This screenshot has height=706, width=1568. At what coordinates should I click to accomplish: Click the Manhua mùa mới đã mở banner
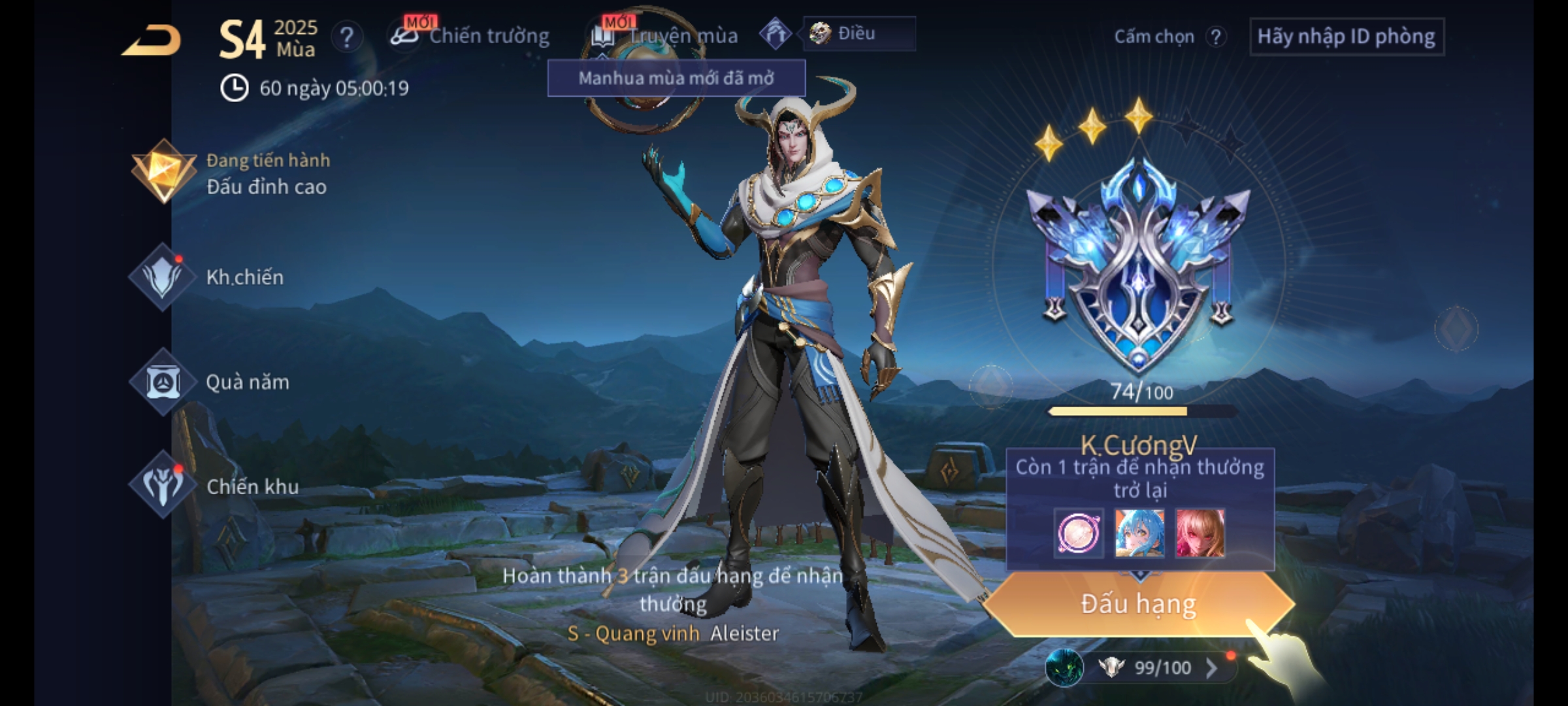coord(676,78)
